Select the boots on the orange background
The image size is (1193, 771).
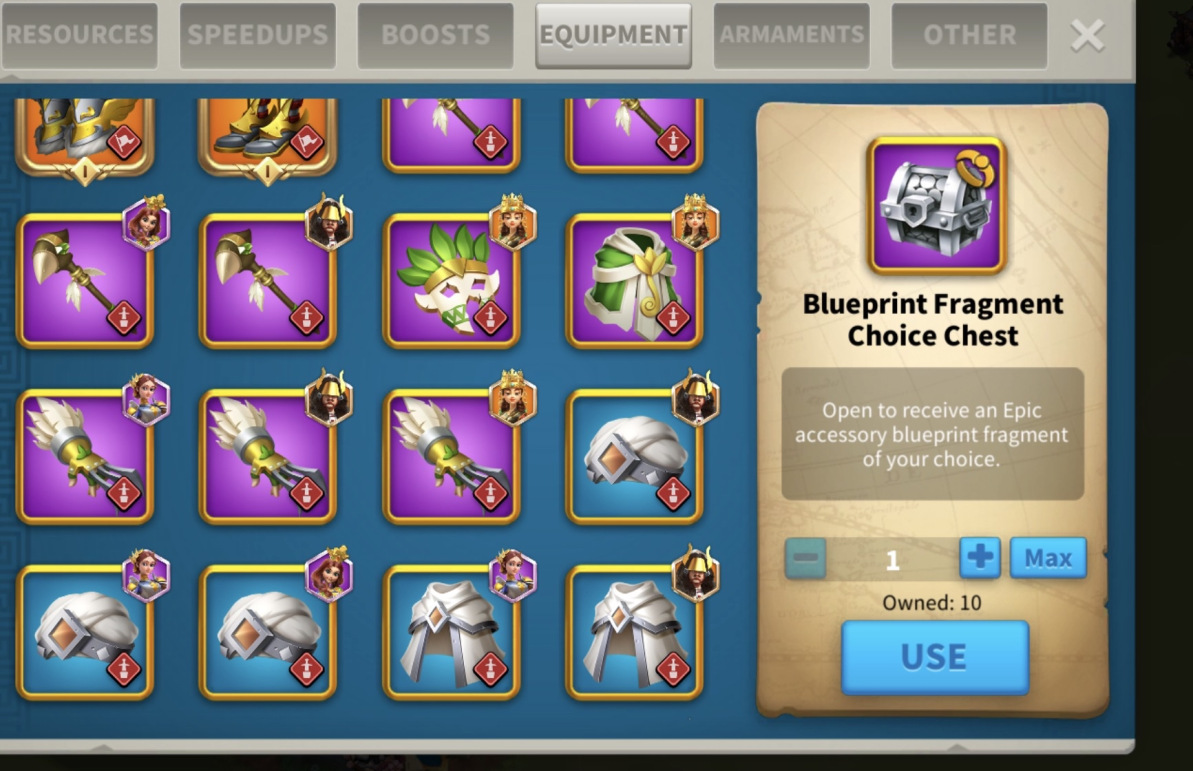[267, 134]
